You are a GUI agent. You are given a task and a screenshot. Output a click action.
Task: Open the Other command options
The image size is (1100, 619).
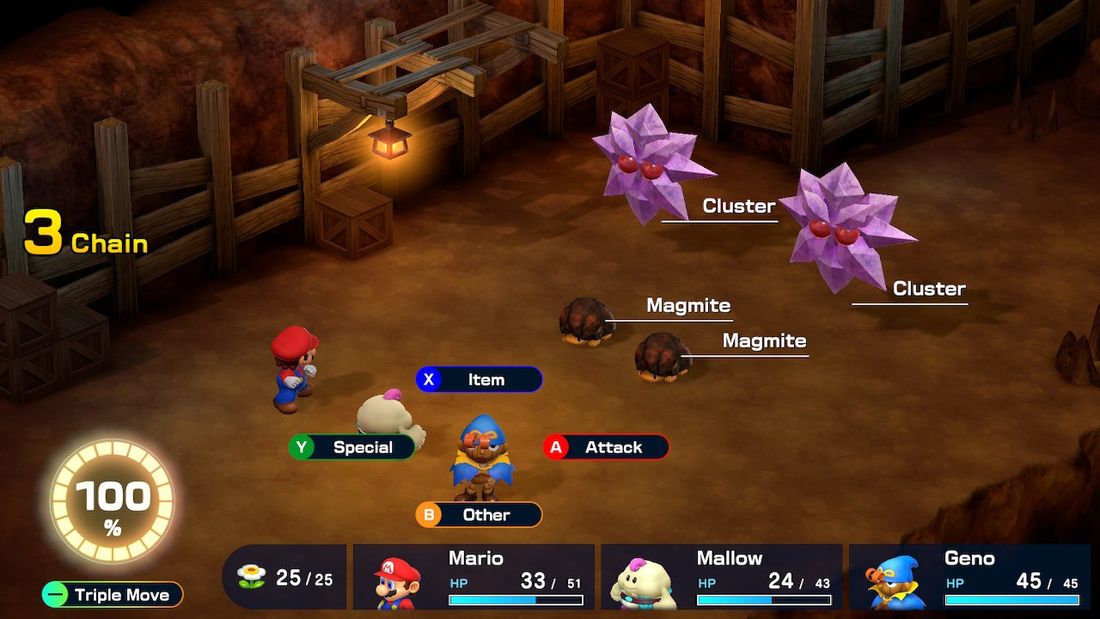(x=479, y=515)
